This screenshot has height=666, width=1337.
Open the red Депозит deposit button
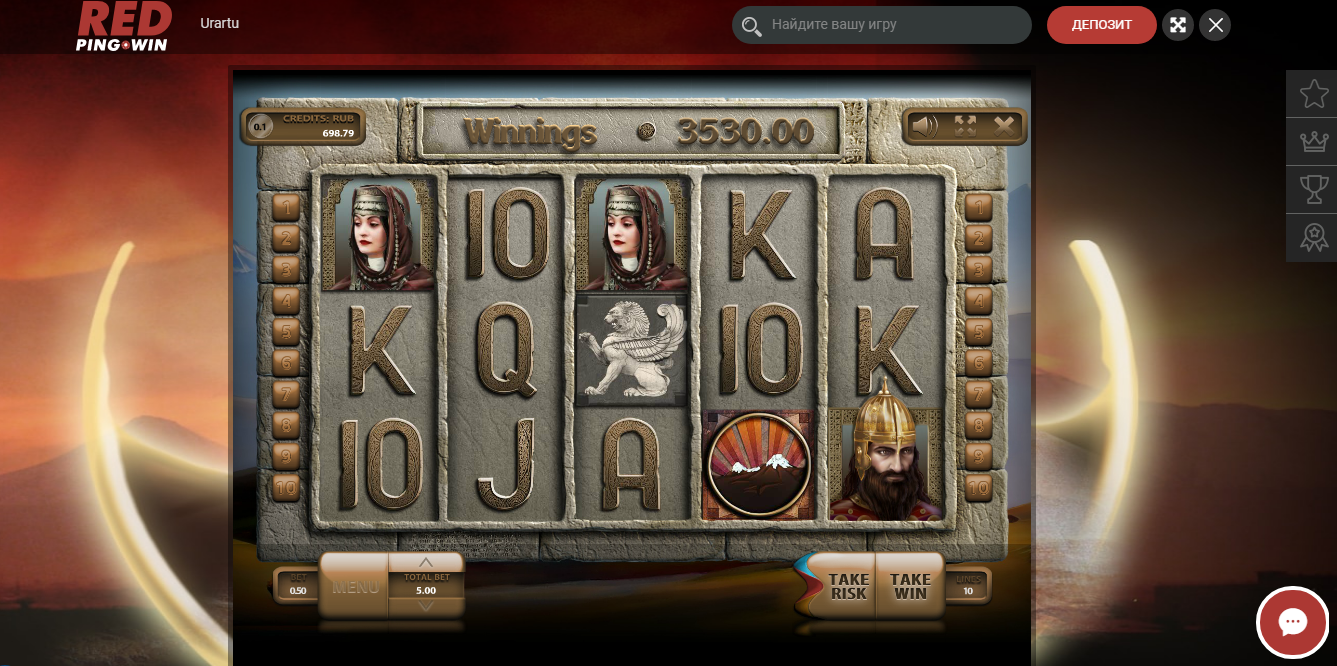click(x=1101, y=25)
